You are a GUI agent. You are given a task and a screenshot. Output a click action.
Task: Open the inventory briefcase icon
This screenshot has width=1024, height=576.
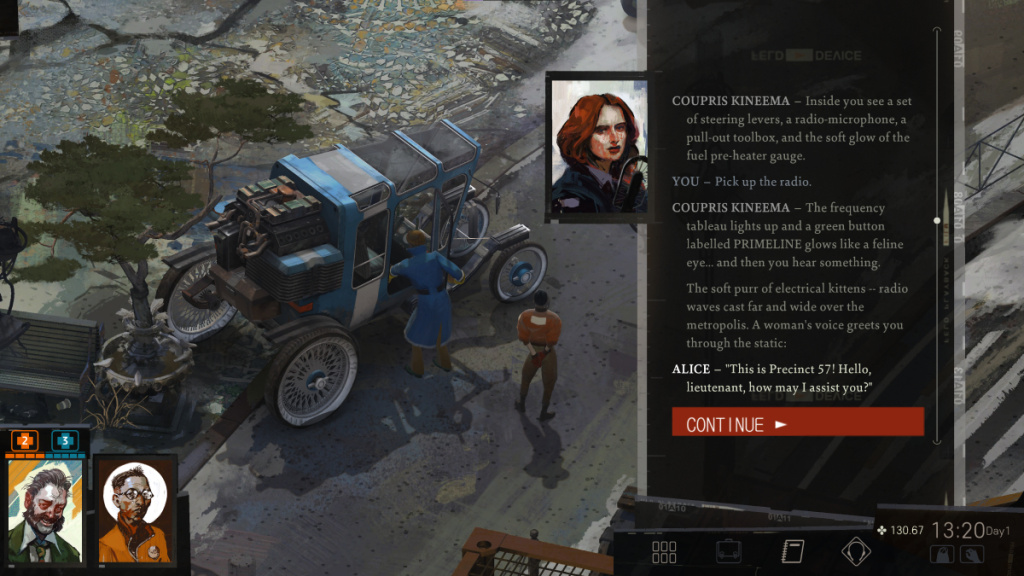pyautogui.click(x=728, y=551)
